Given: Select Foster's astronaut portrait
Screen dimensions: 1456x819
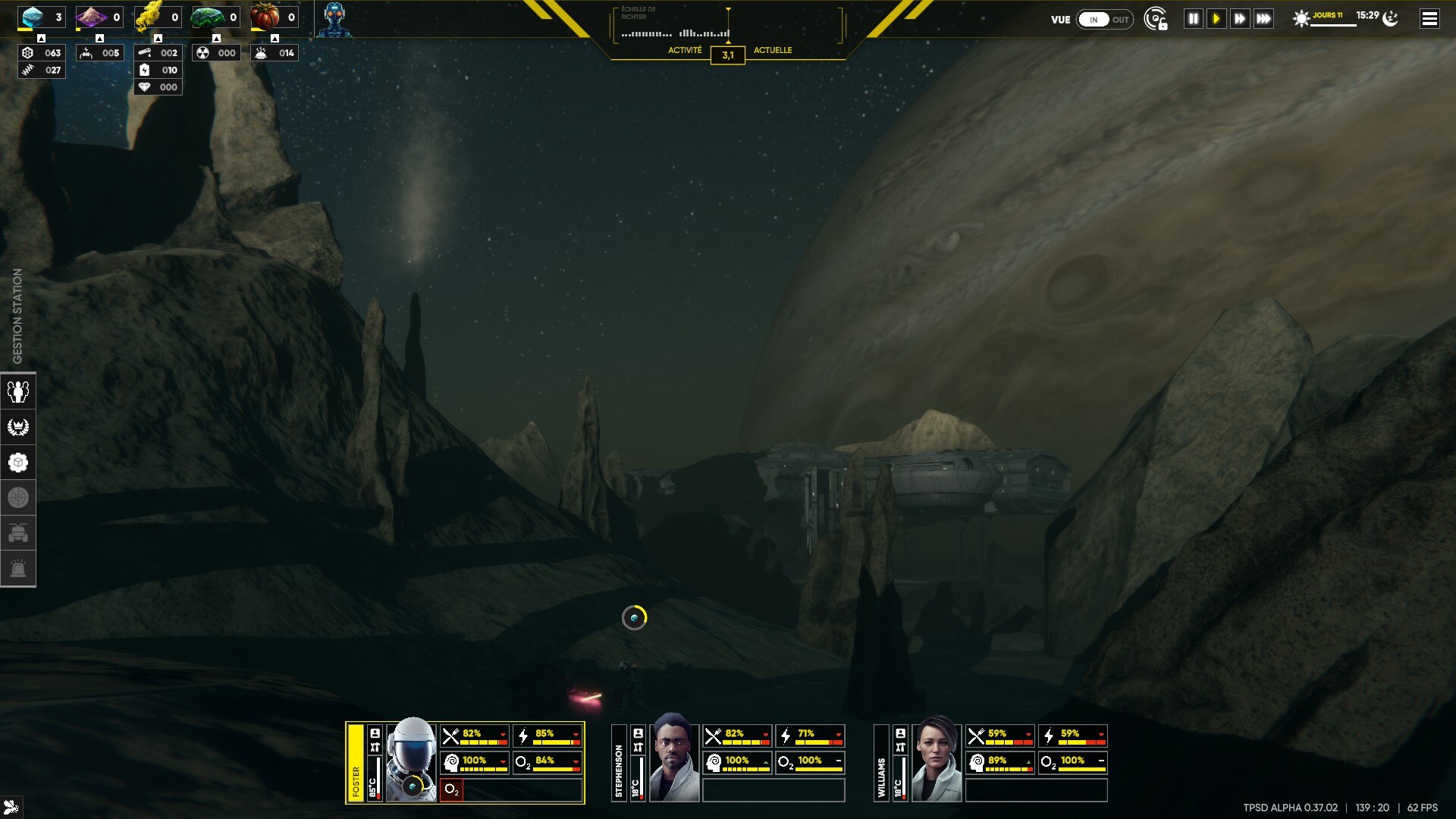Looking at the screenshot, I should pos(411,760).
